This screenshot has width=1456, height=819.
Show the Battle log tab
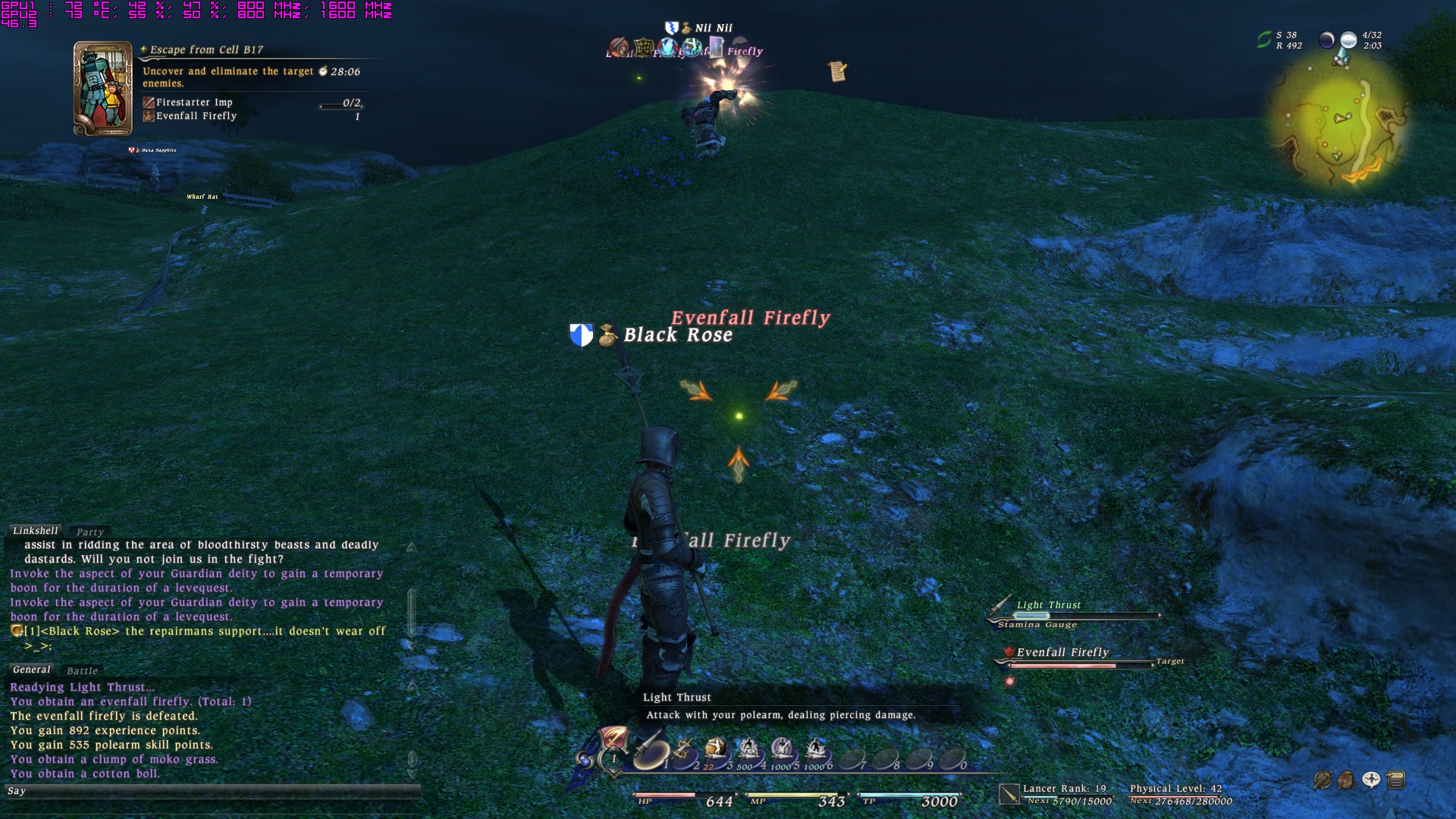(82, 671)
